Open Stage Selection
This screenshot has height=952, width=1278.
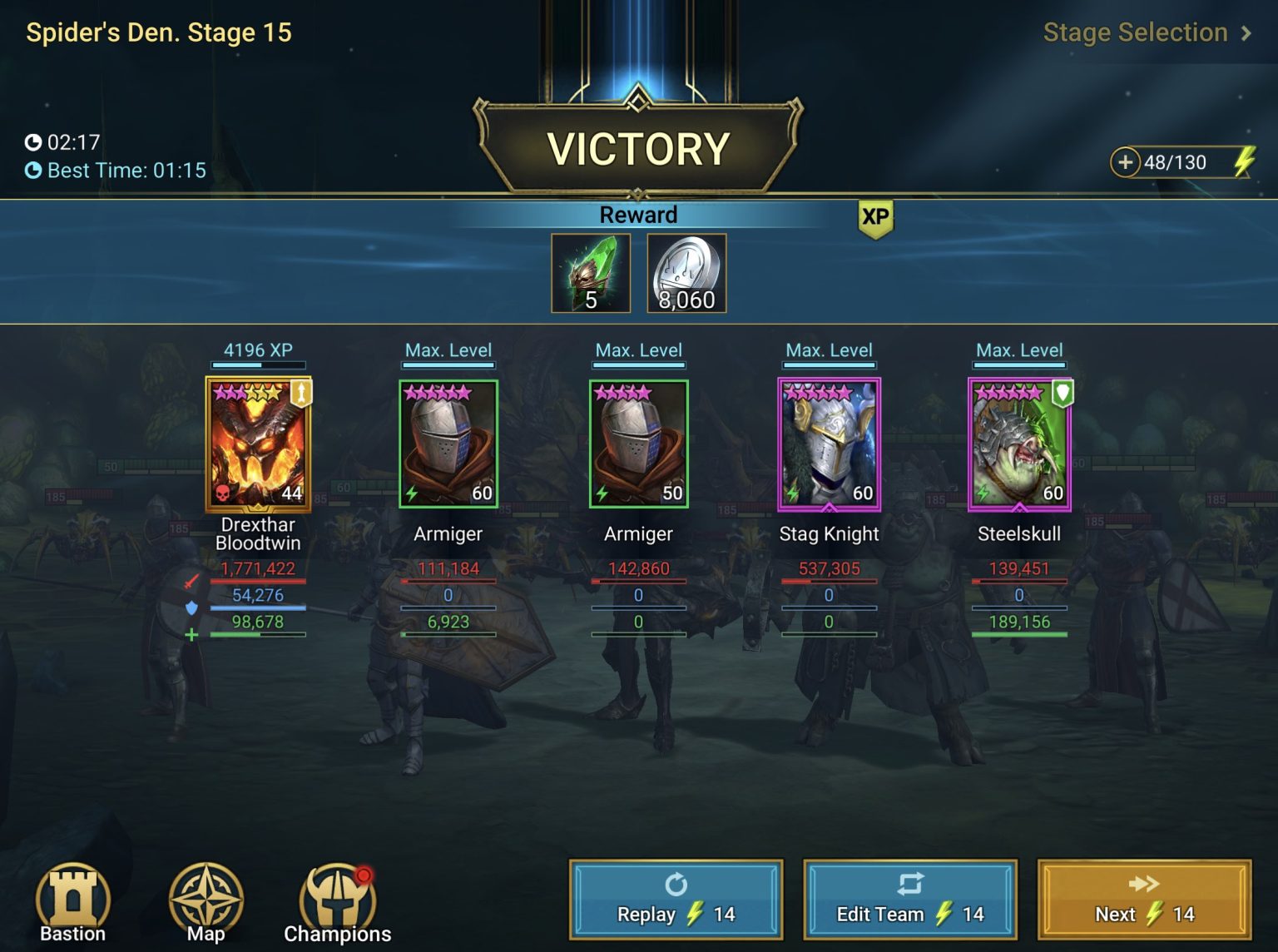[1134, 32]
